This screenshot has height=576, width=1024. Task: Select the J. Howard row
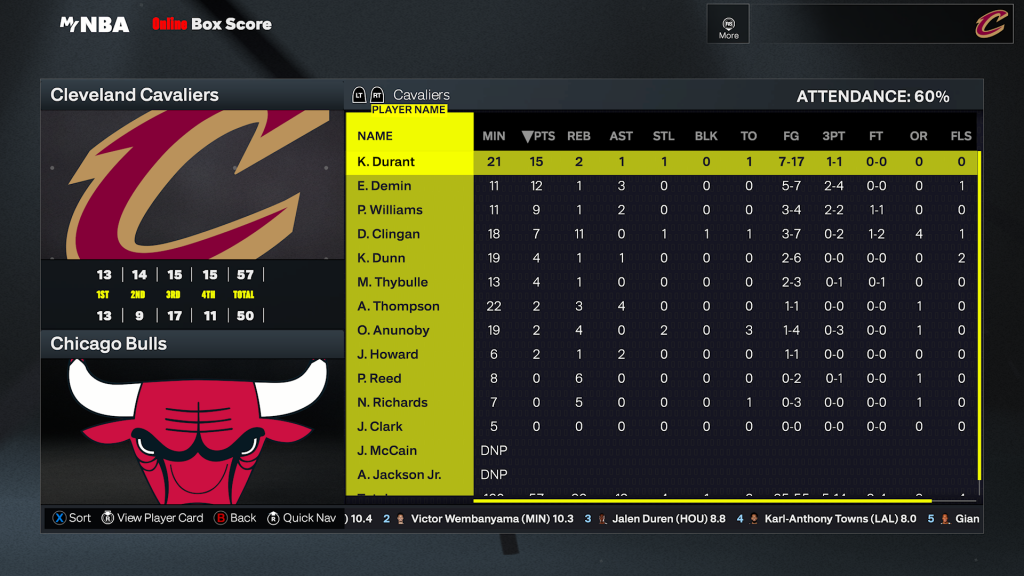pyautogui.click(x=388, y=354)
